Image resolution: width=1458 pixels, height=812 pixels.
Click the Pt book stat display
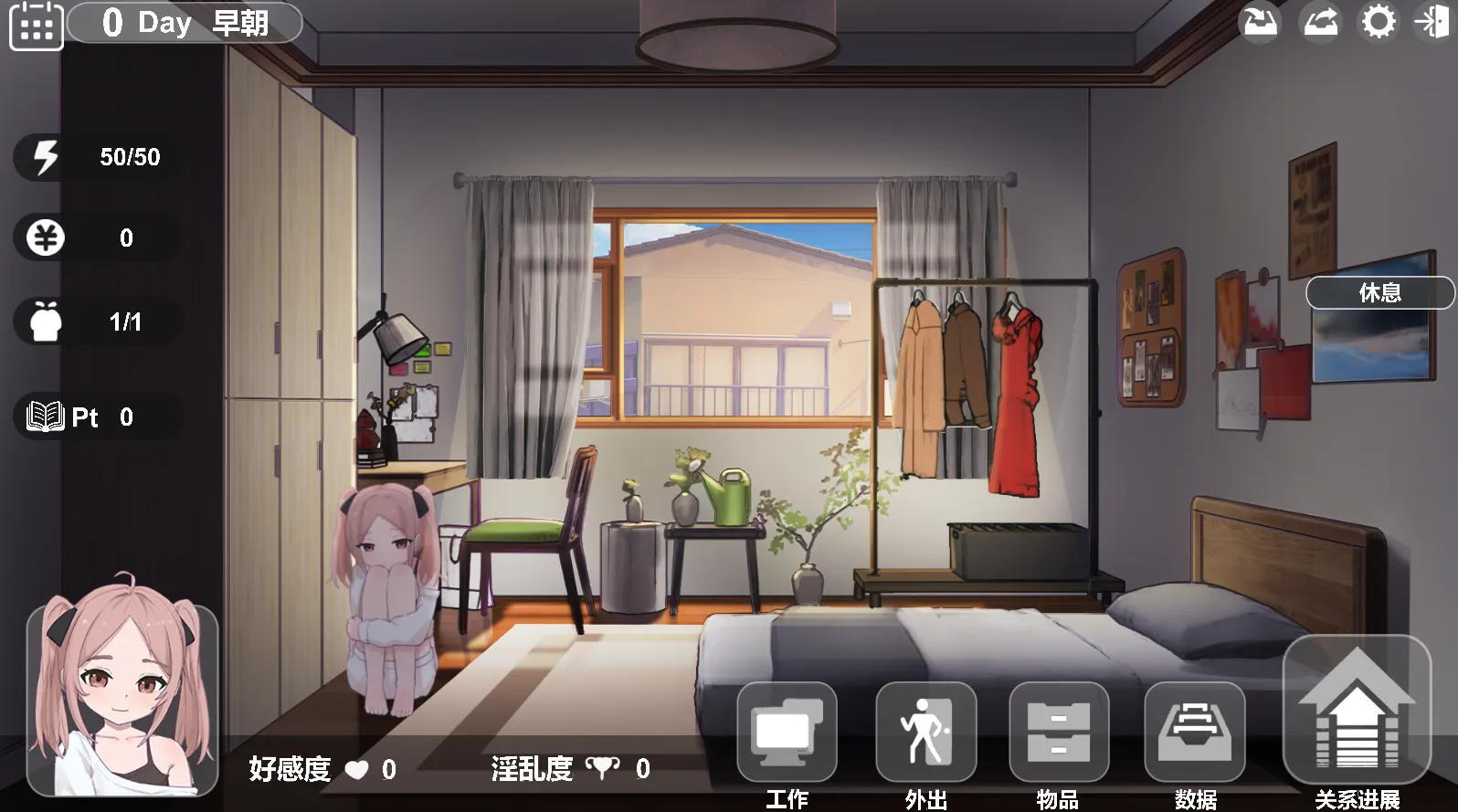pyautogui.click(x=45, y=417)
